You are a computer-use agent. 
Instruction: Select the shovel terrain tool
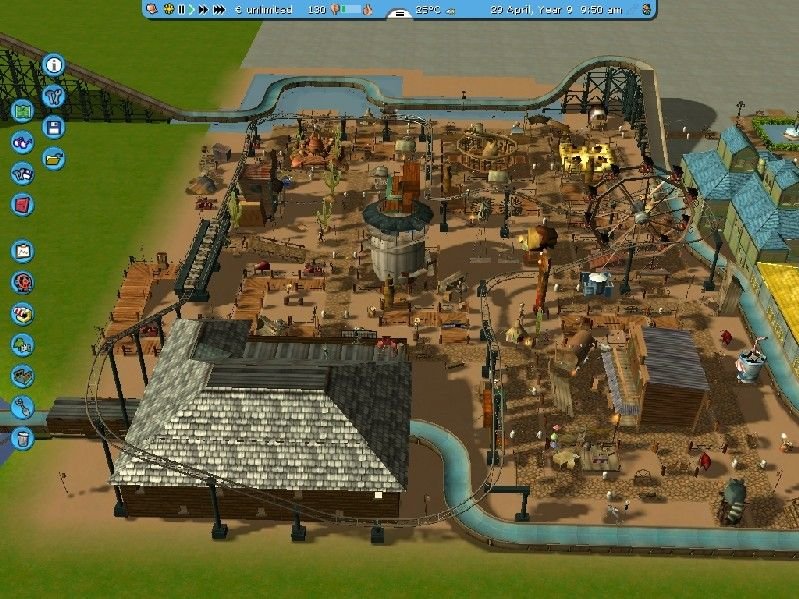(22, 406)
